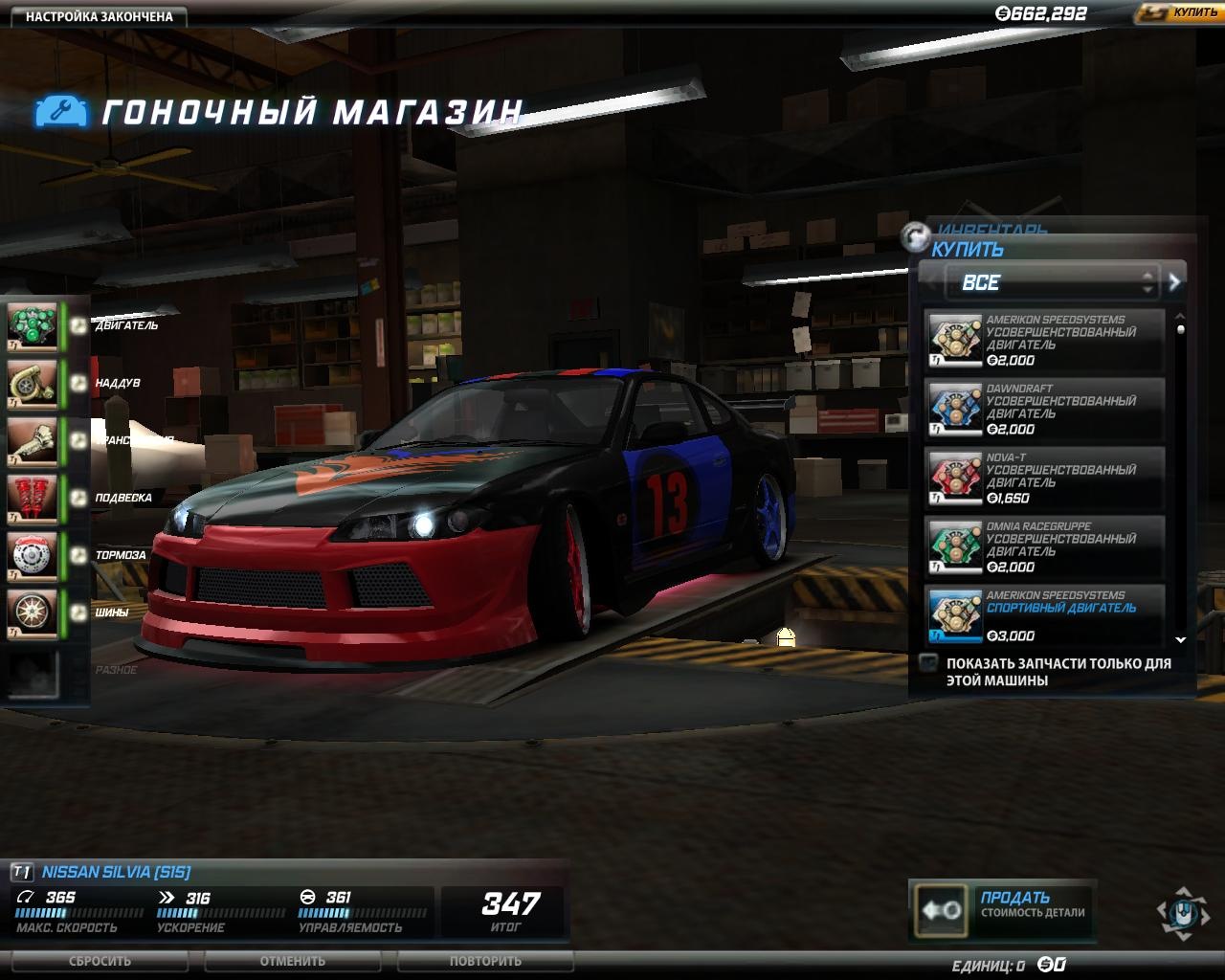Toggle show parts only for this car
Viewport: 1225px width, 980px height.
(x=927, y=662)
